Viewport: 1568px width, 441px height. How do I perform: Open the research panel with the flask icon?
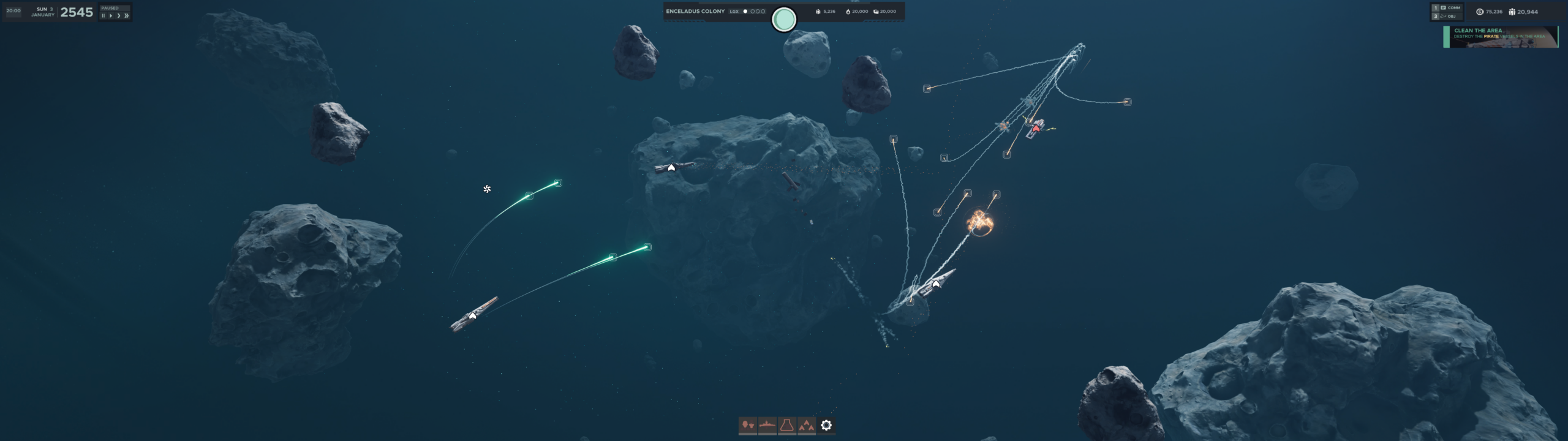787,425
